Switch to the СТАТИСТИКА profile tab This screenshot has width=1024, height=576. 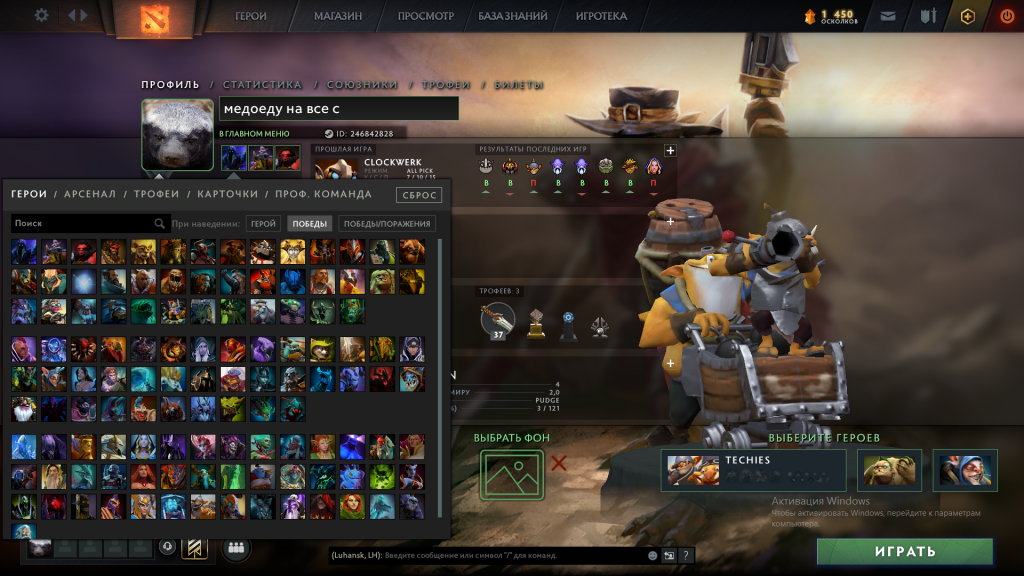[262, 85]
